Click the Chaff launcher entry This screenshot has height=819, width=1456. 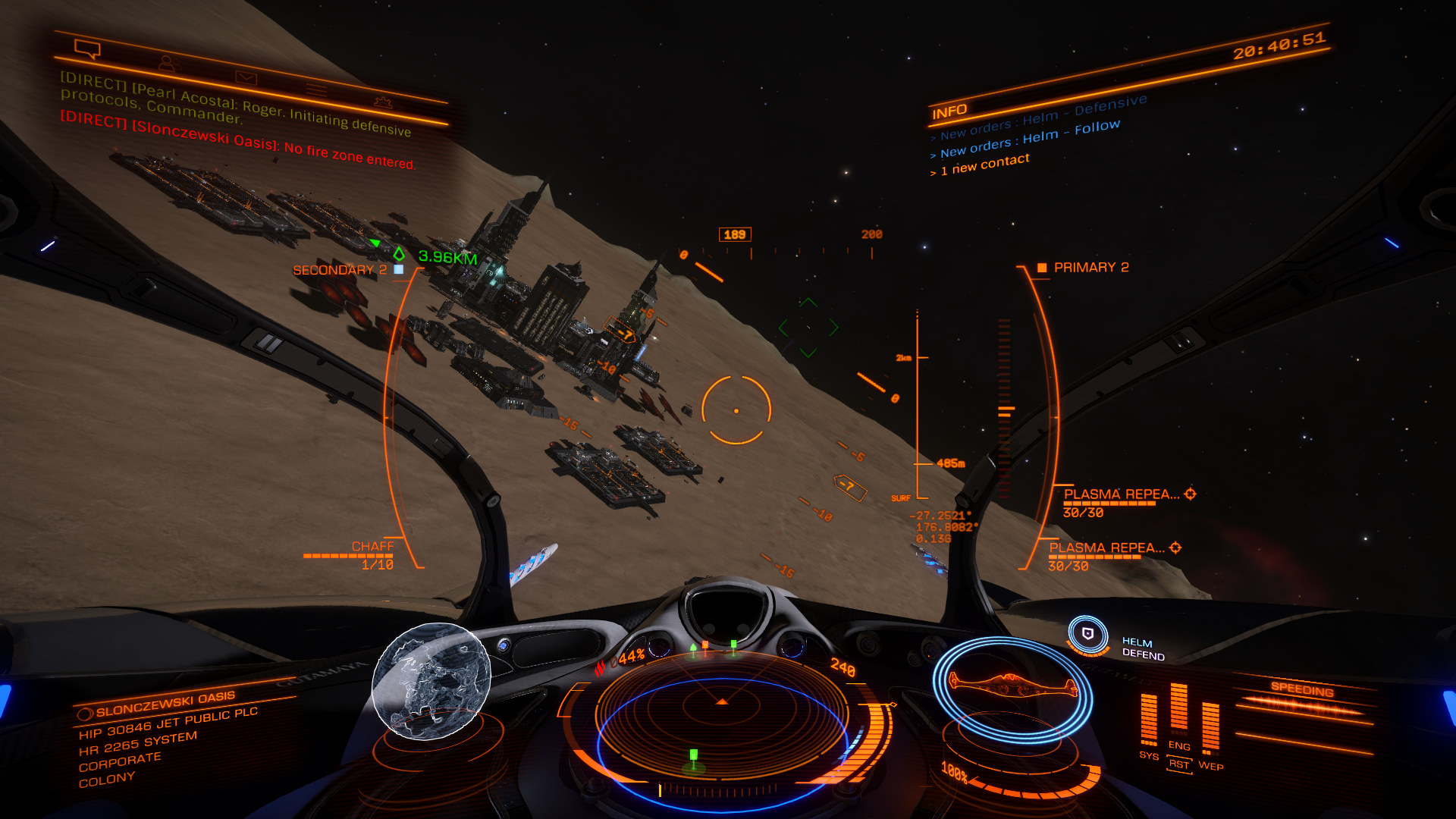pos(372,548)
